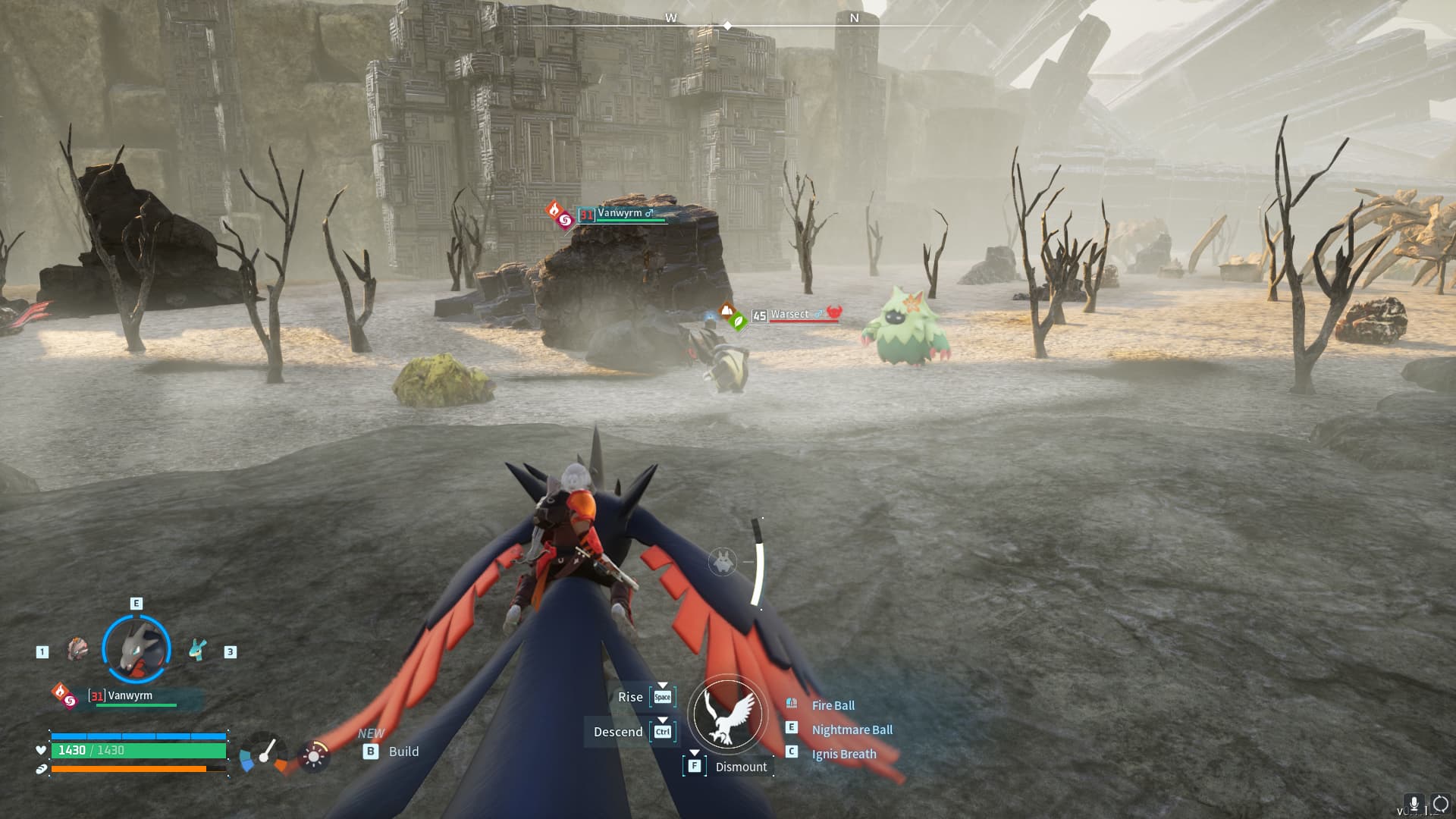The height and width of the screenshot is (819, 1456).
Task: Check the sun time-of-day indicator
Action: pyautogui.click(x=313, y=756)
